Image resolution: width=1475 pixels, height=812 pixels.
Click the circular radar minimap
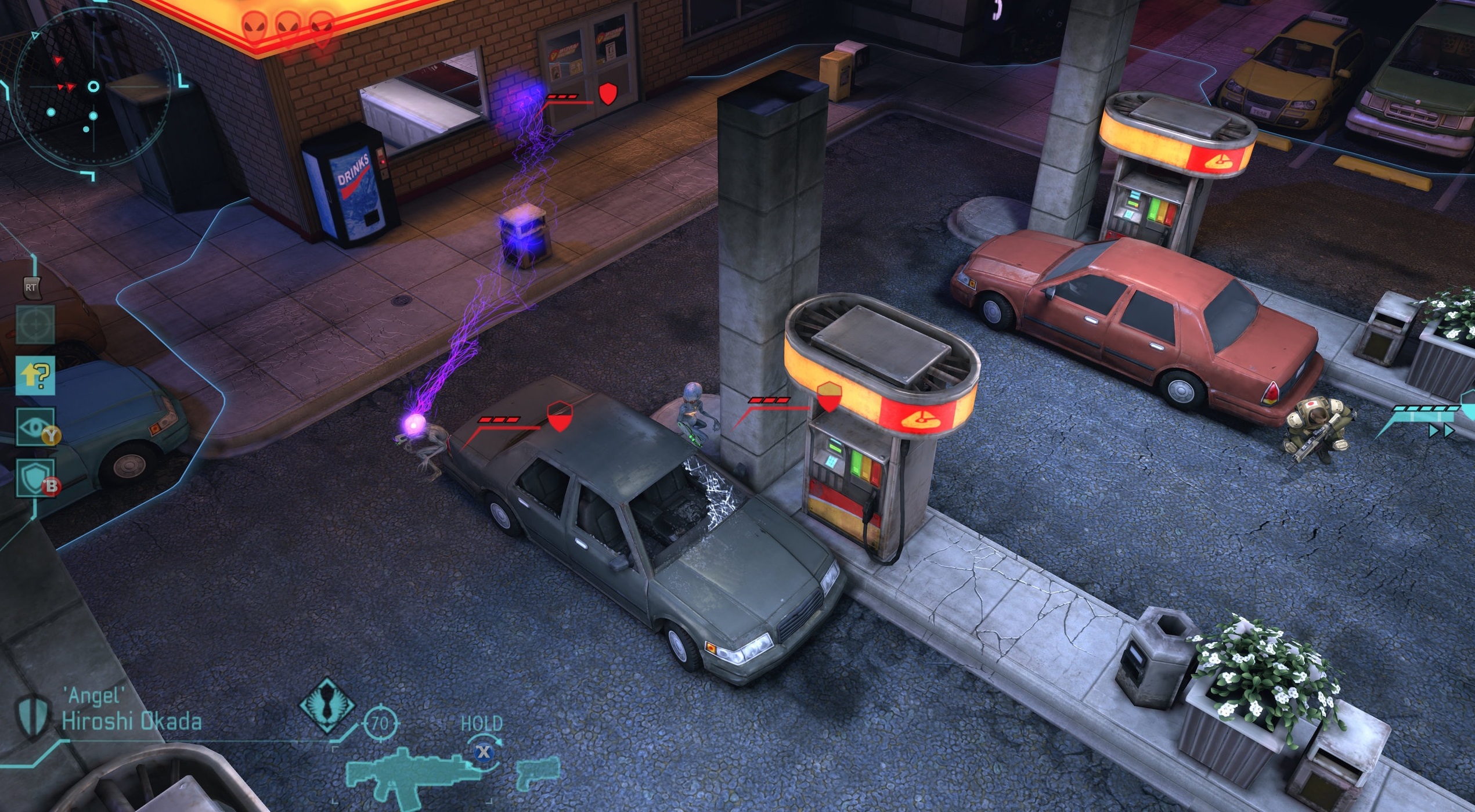click(93, 87)
